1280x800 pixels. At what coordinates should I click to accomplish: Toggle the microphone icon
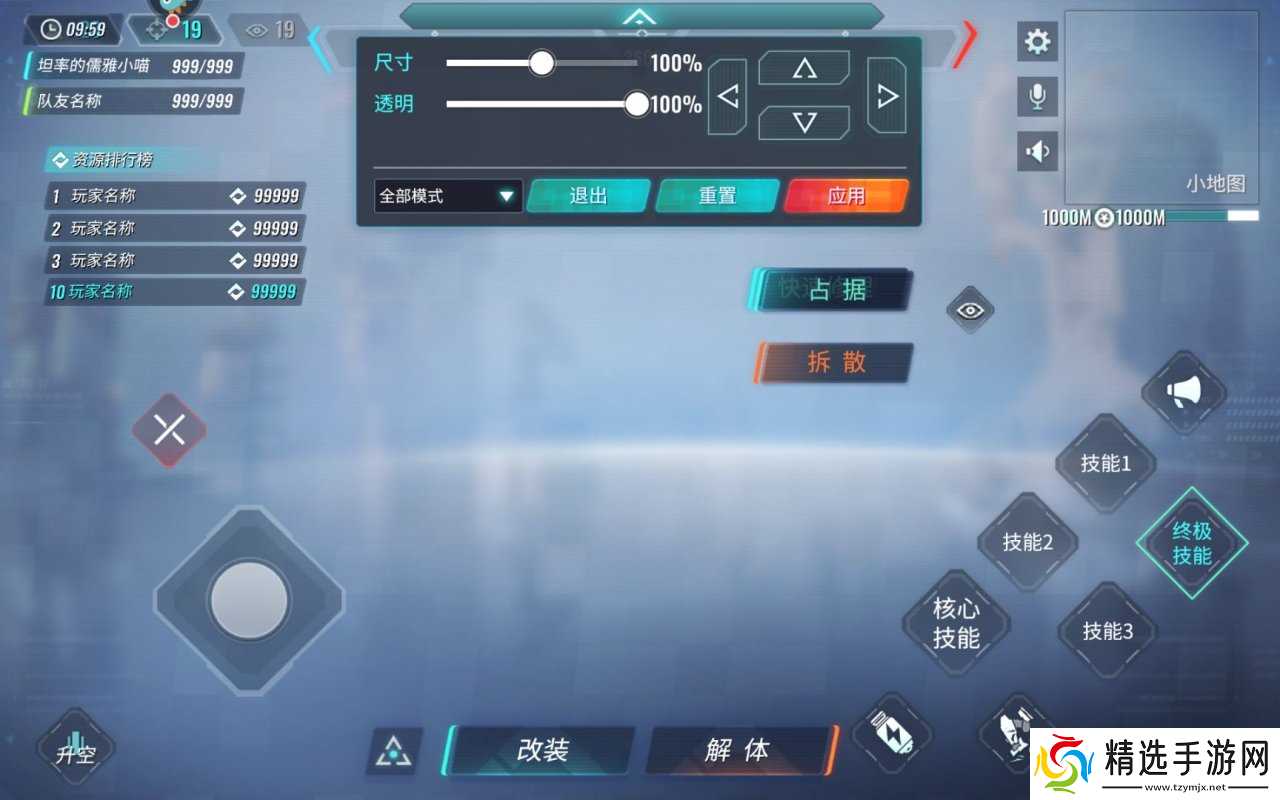click(1037, 96)
